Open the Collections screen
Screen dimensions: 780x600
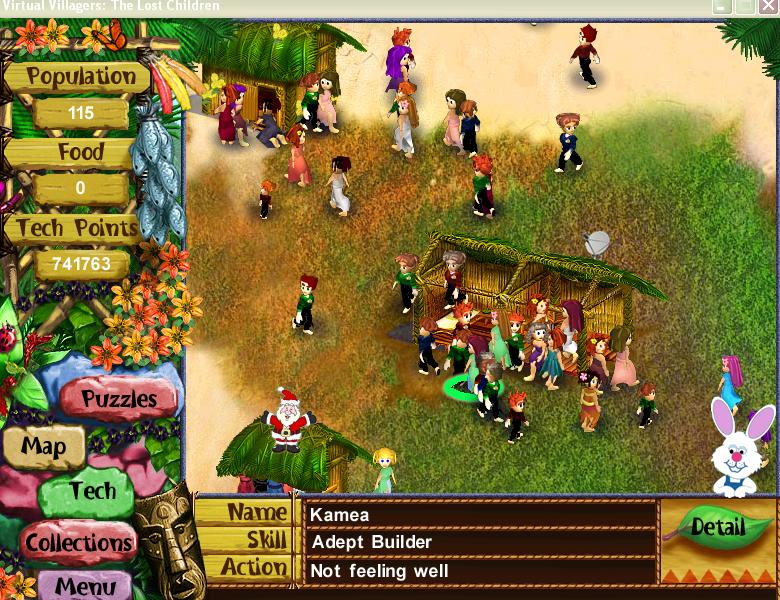tap(79, 543)
